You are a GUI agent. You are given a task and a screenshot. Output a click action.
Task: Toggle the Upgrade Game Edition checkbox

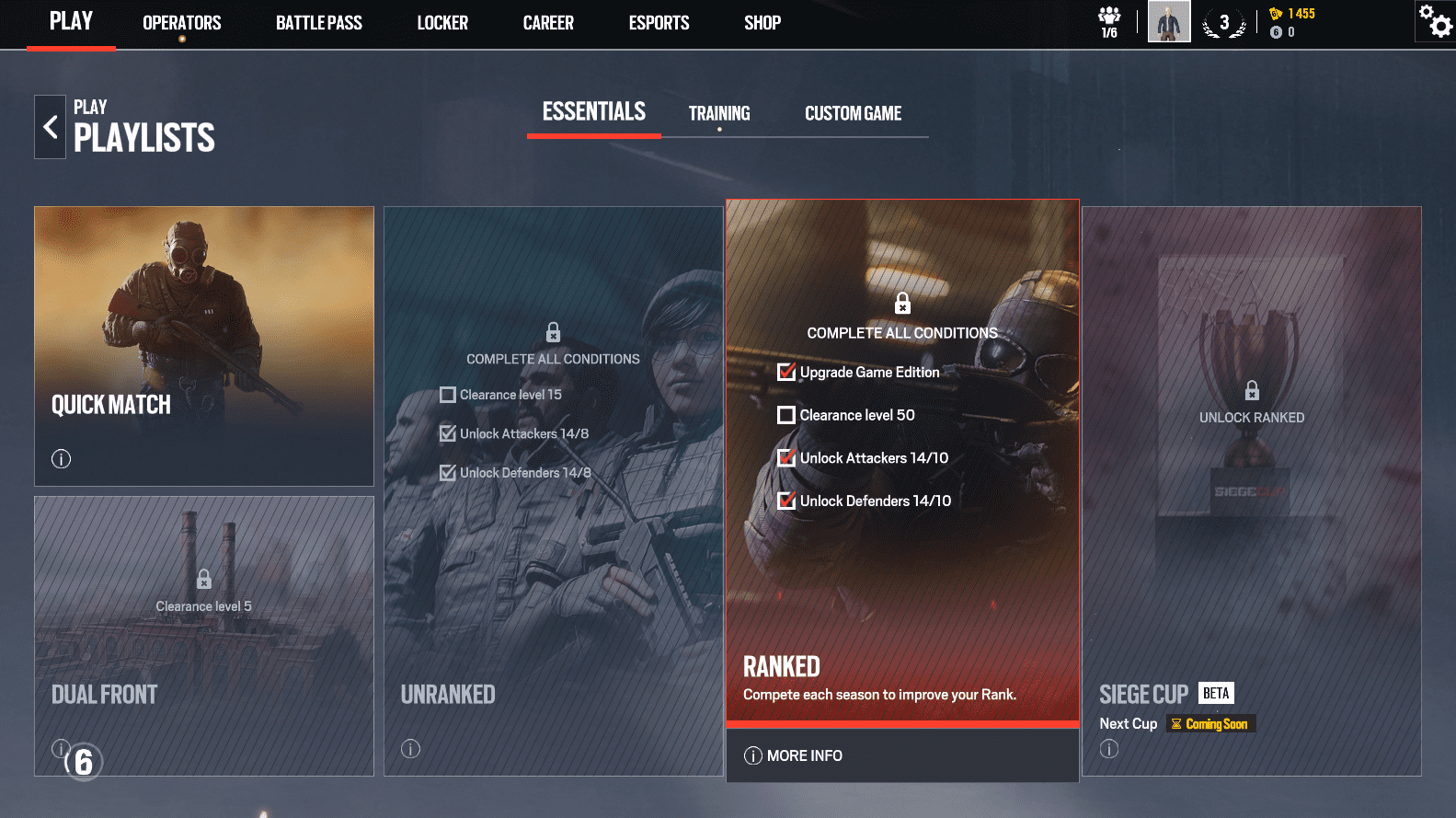(786, 372)
